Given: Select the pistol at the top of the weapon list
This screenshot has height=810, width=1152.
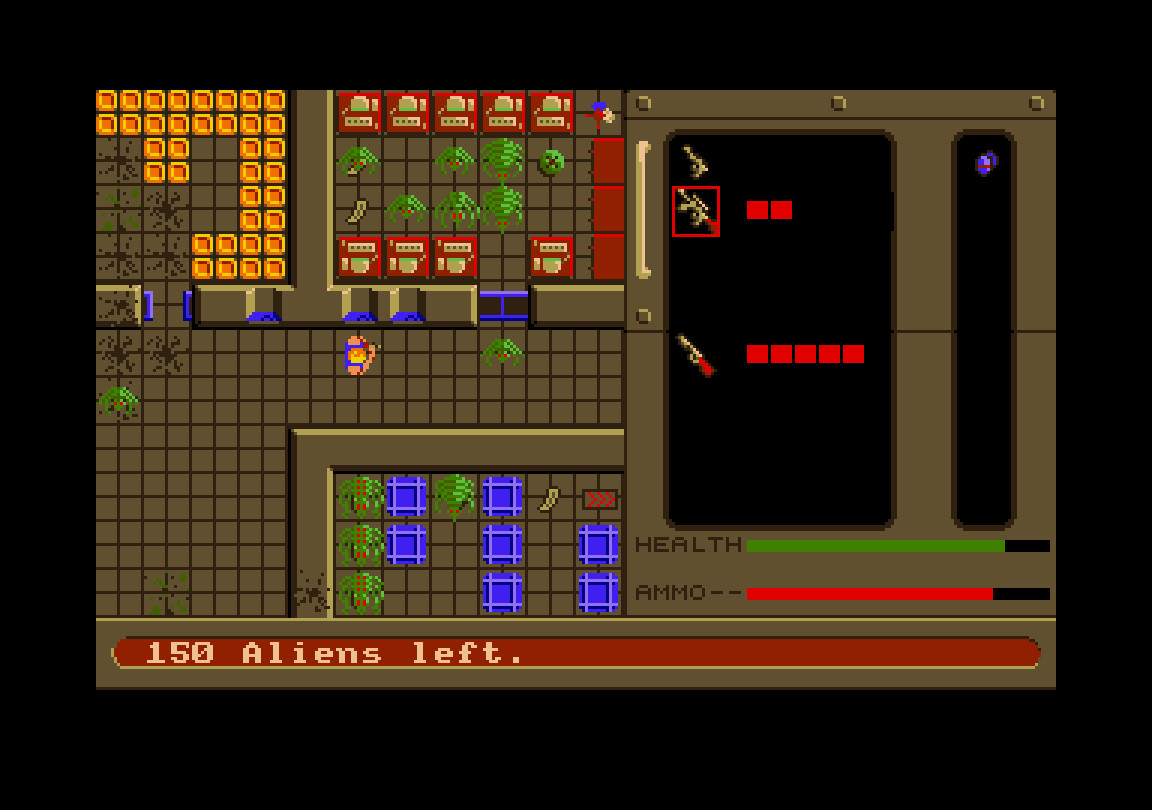Looking at the screenshot, I should [695, 161].
